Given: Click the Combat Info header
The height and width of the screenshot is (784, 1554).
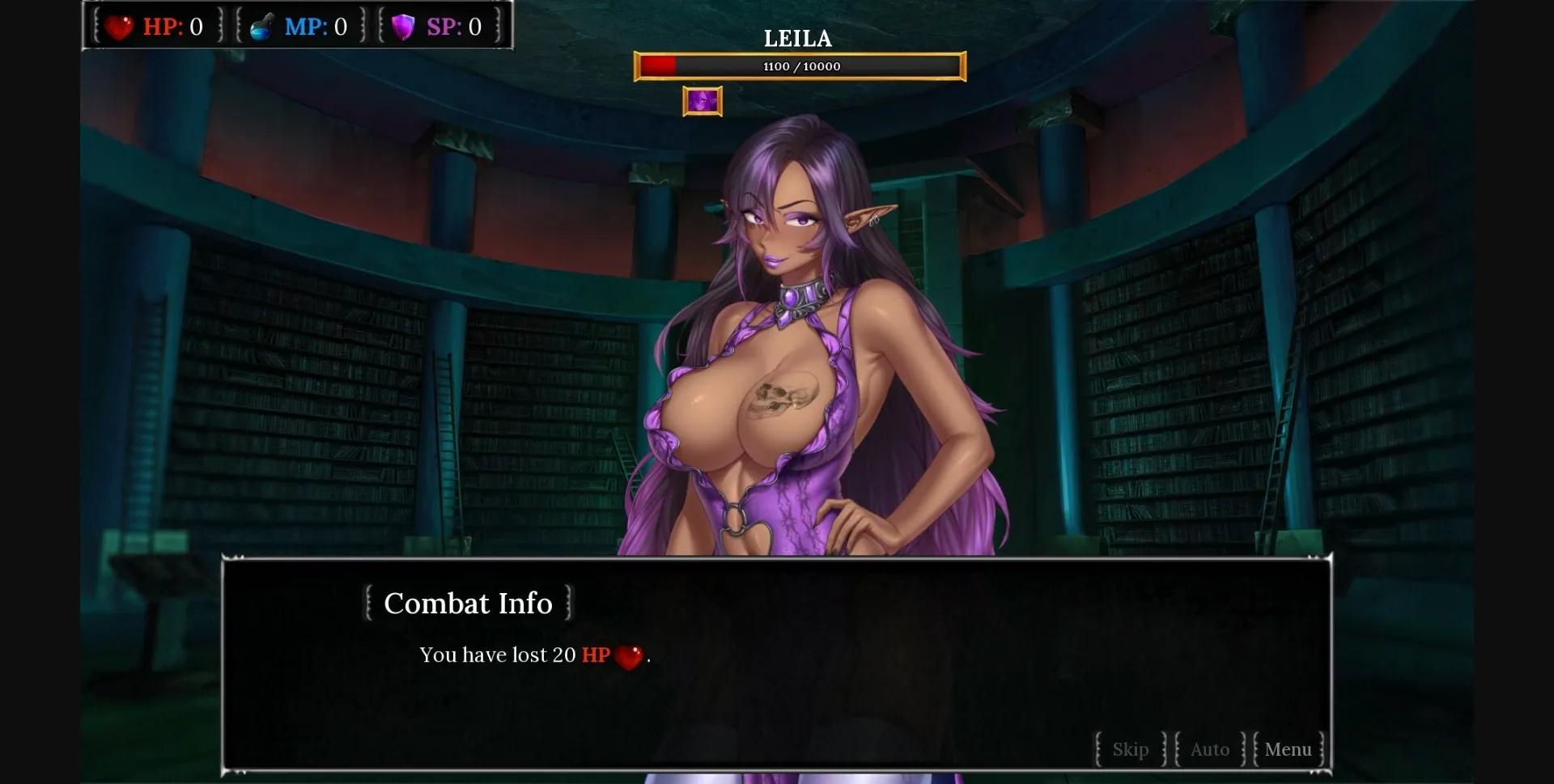Looking at the screenshot, I should click(468, 603).
